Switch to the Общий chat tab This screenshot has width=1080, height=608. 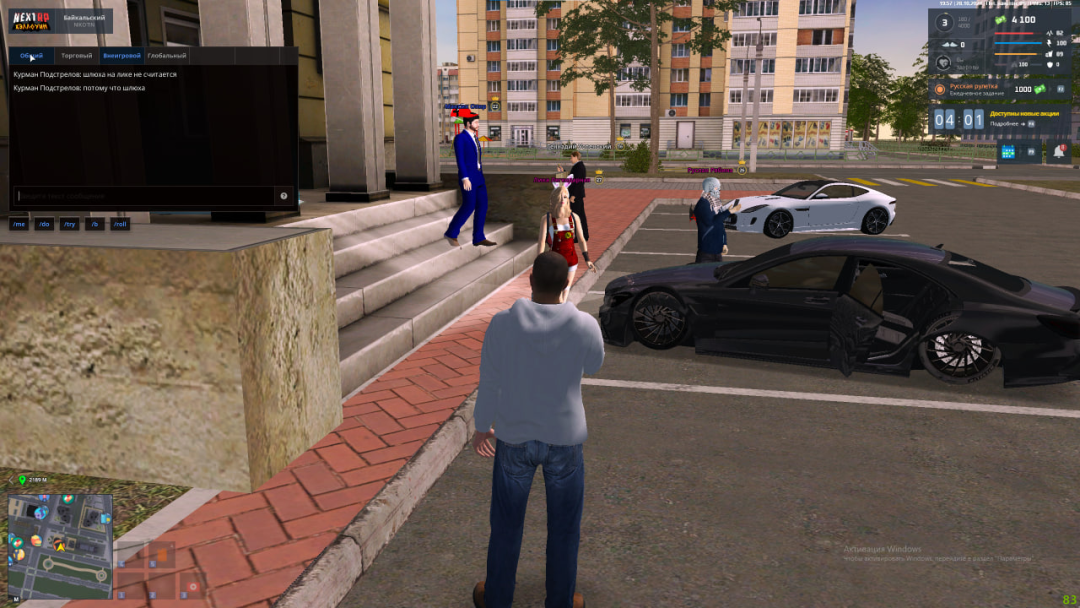(x=31, y=56)
